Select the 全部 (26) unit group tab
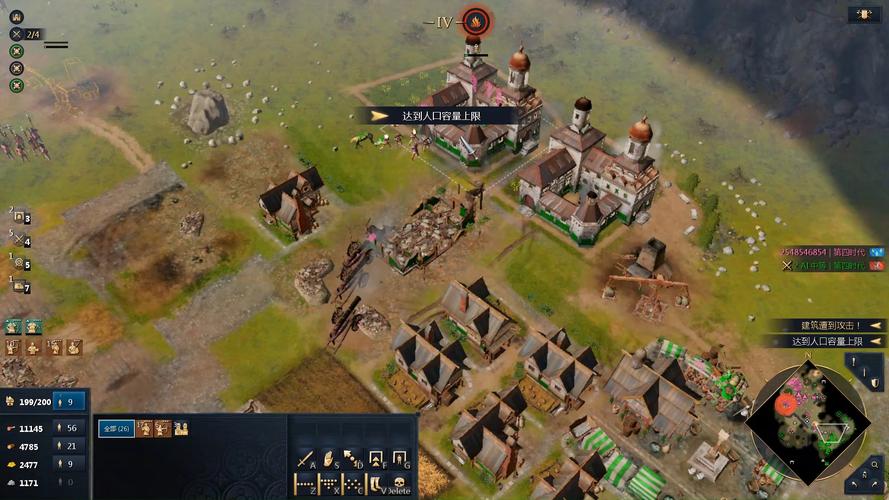Screen dimensions: 889x500 (x=117, y=429)
